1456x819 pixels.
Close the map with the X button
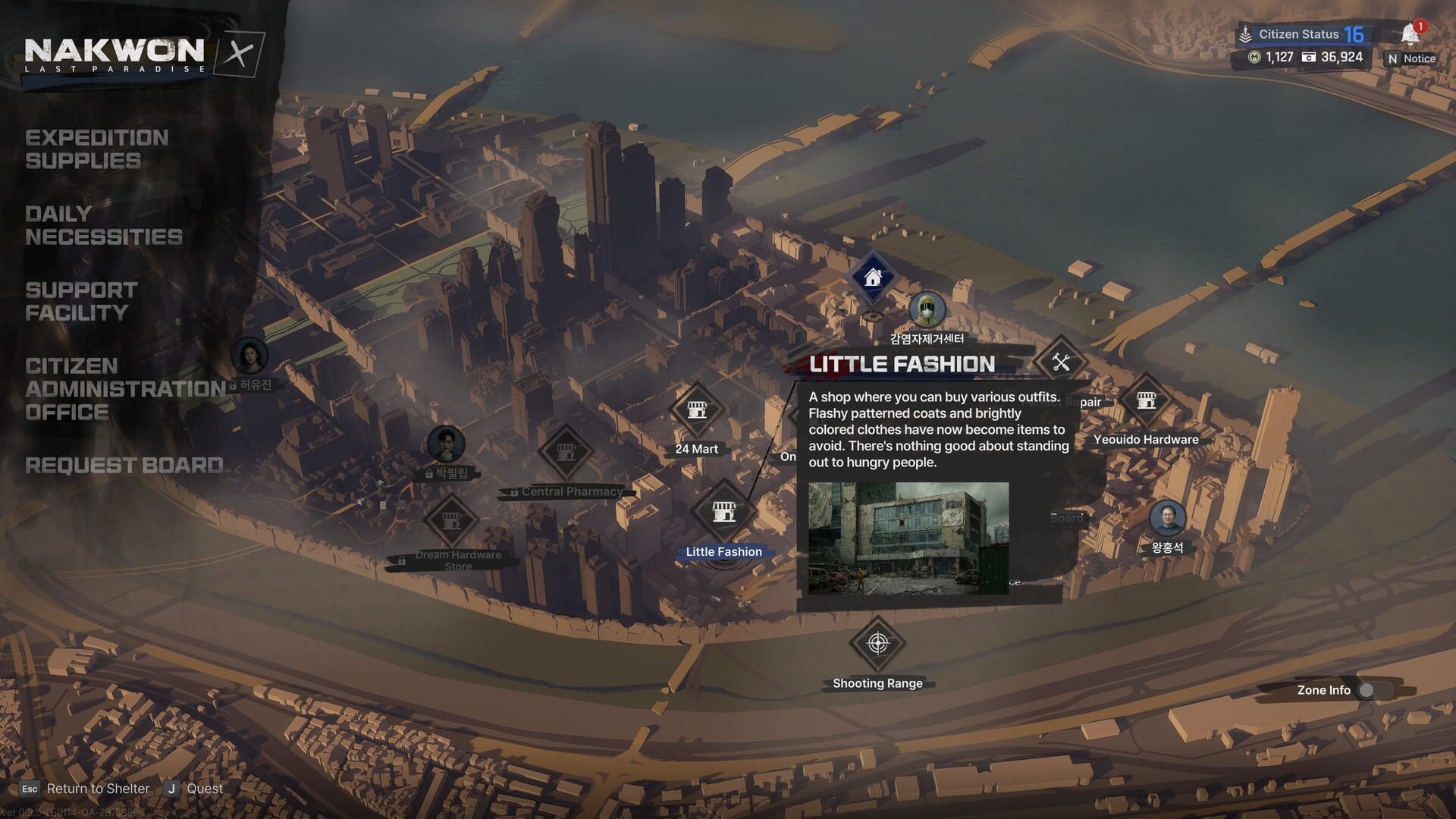point(240,54)
